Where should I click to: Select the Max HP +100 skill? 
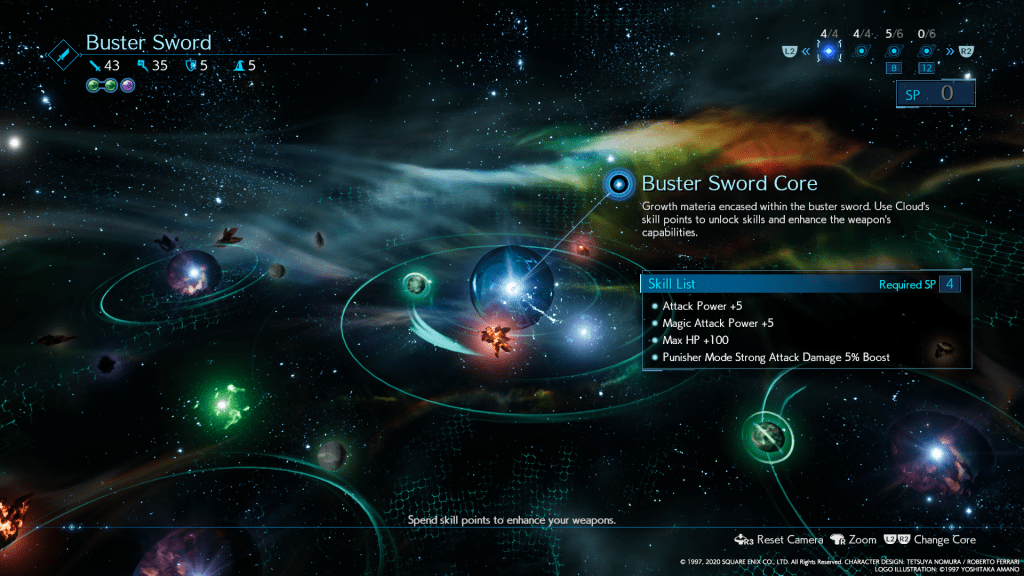point(696,340)
